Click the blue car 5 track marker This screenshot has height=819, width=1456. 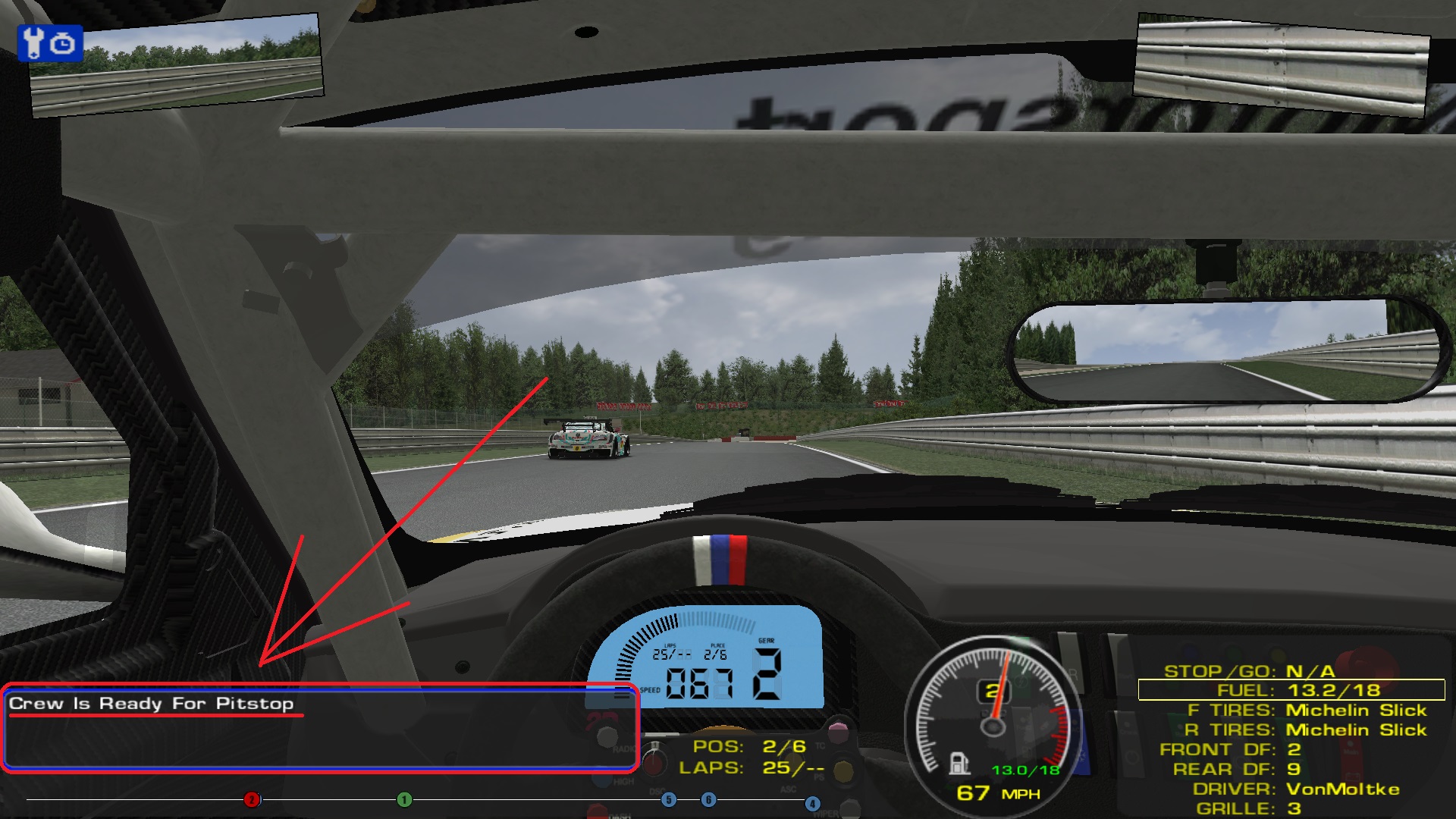668,799
